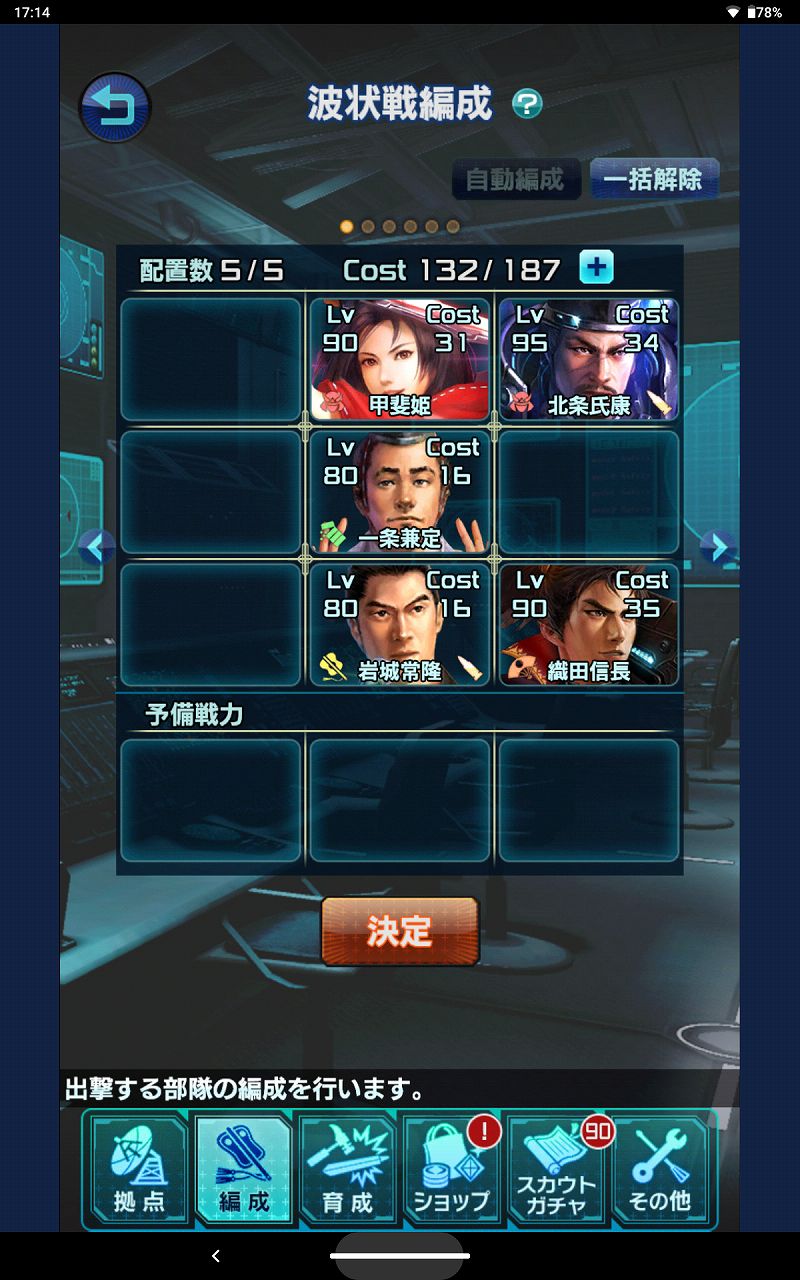Show the next formation with right arrow
The width and height of the screenshot is (800, 1280).
pos(717,546)
